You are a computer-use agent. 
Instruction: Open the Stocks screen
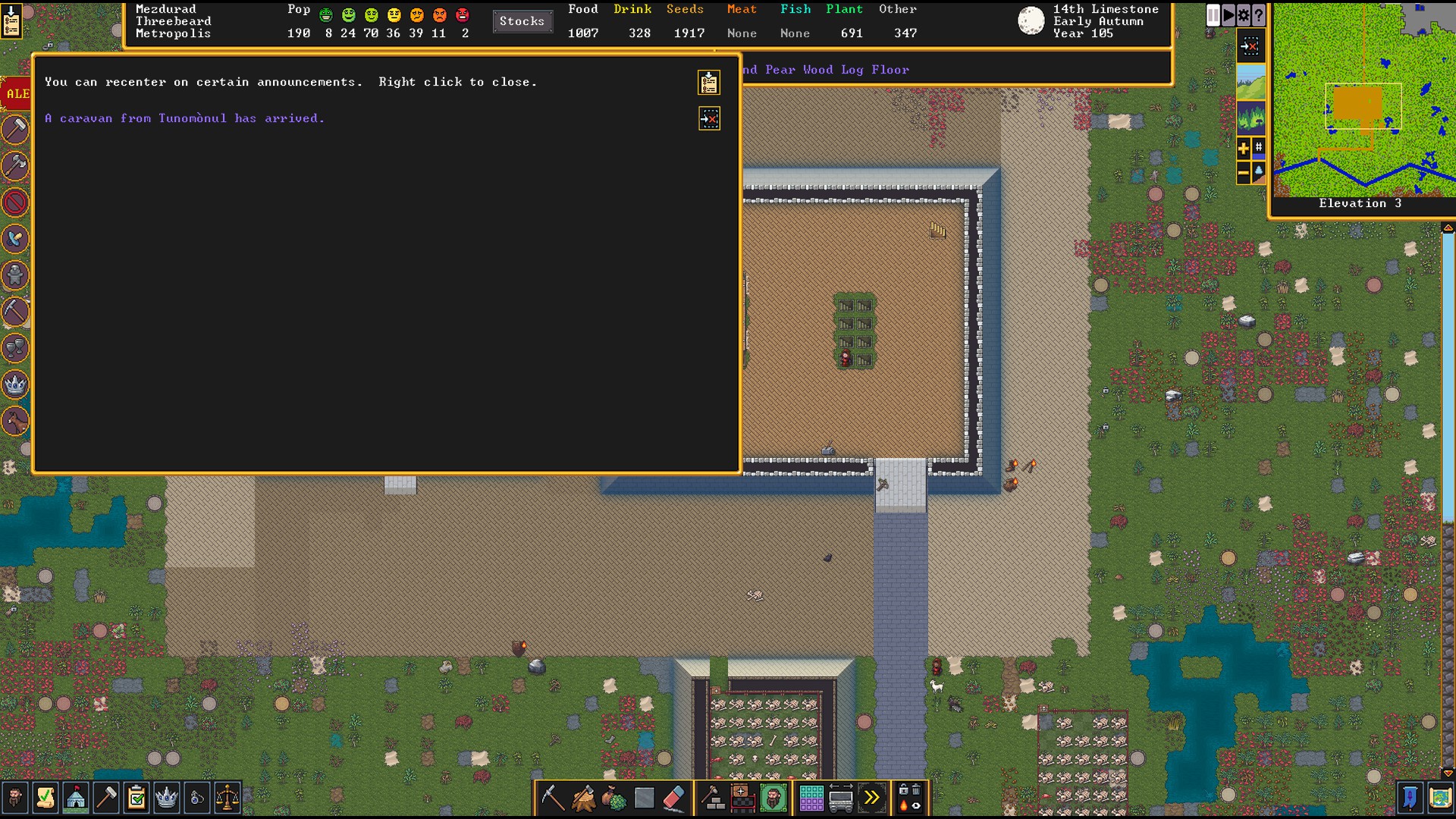pos(522,21)
